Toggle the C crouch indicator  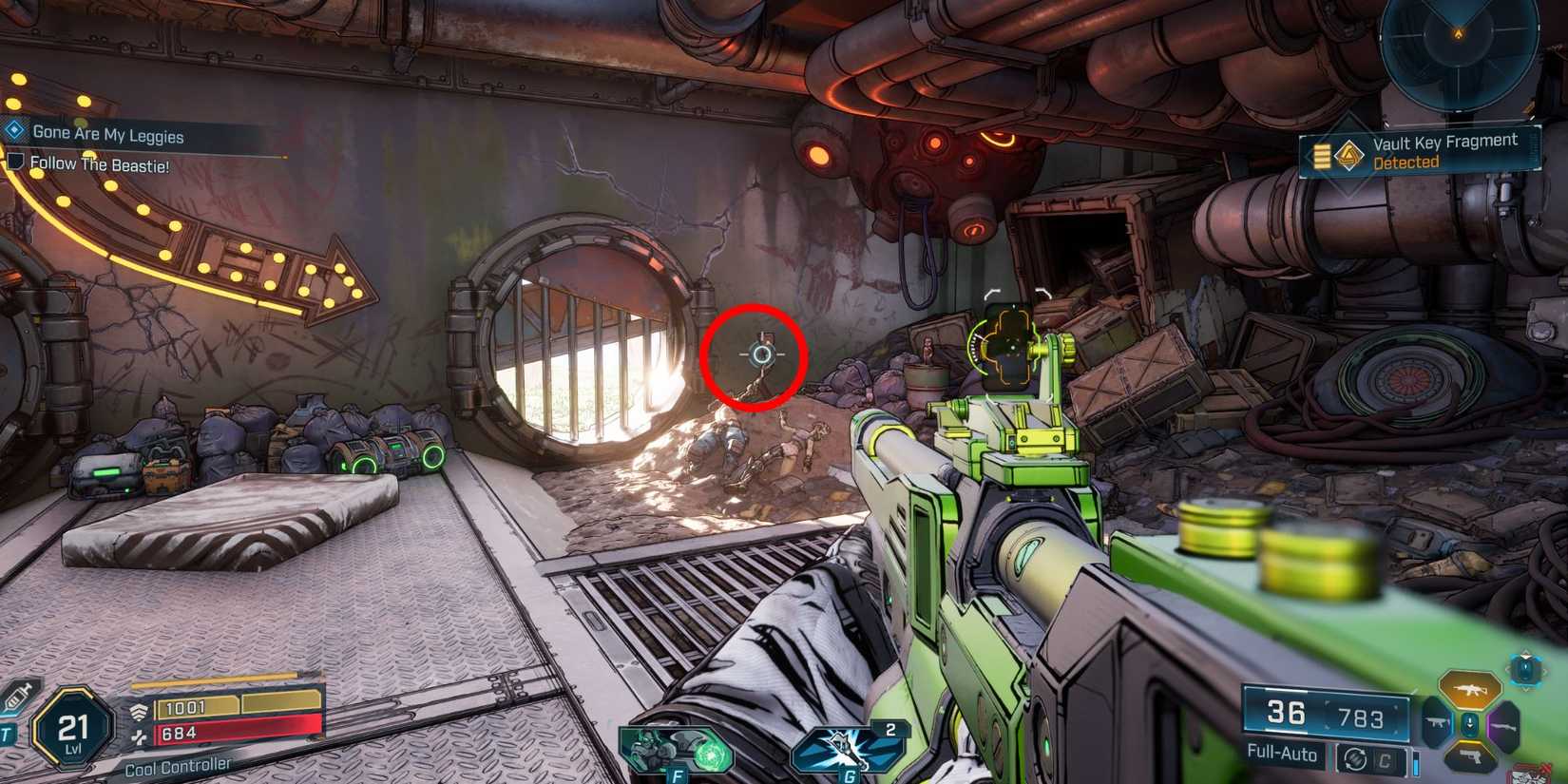pos(1385,759)
